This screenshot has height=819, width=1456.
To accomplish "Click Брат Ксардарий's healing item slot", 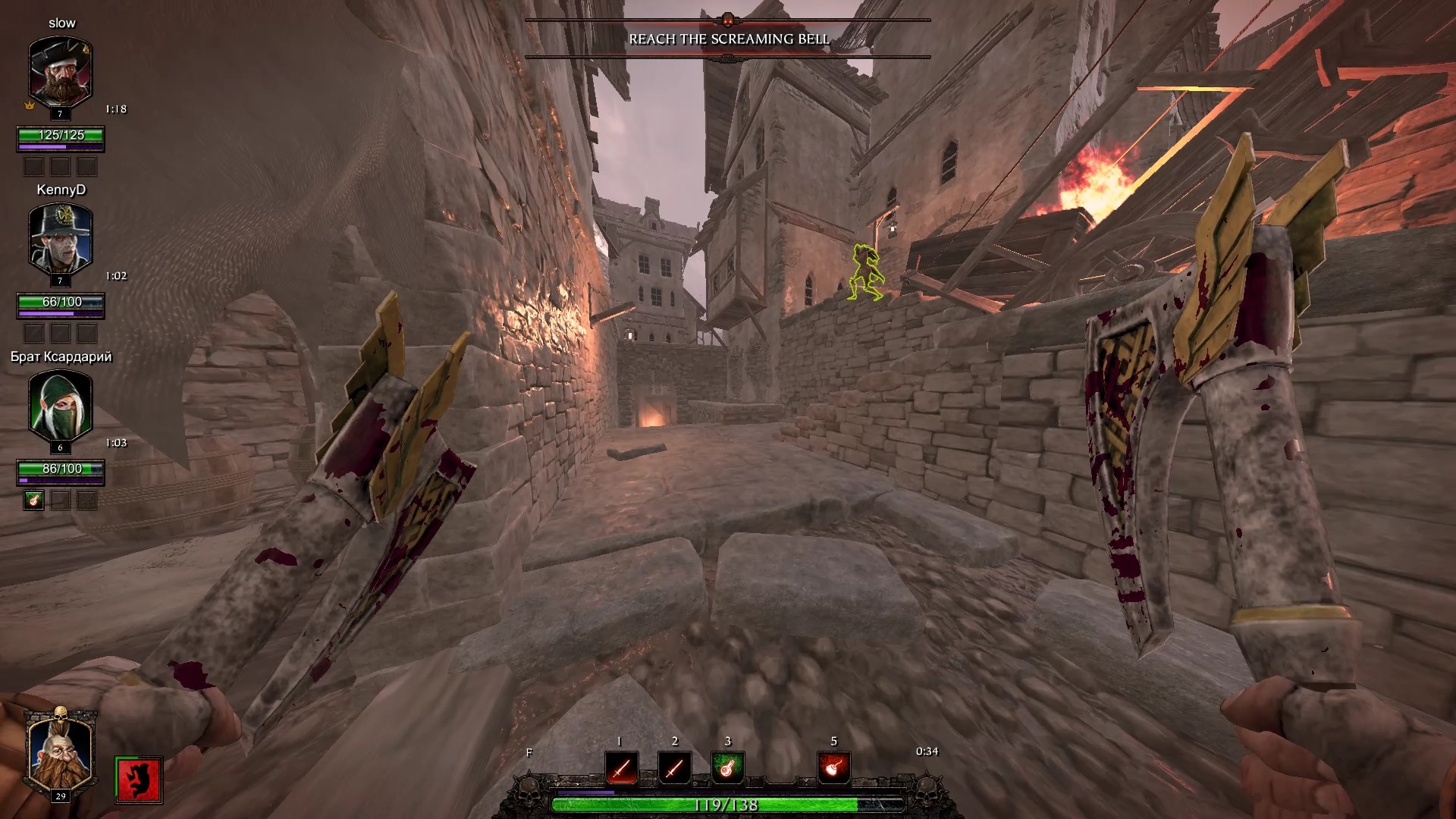I will point(33,500).
